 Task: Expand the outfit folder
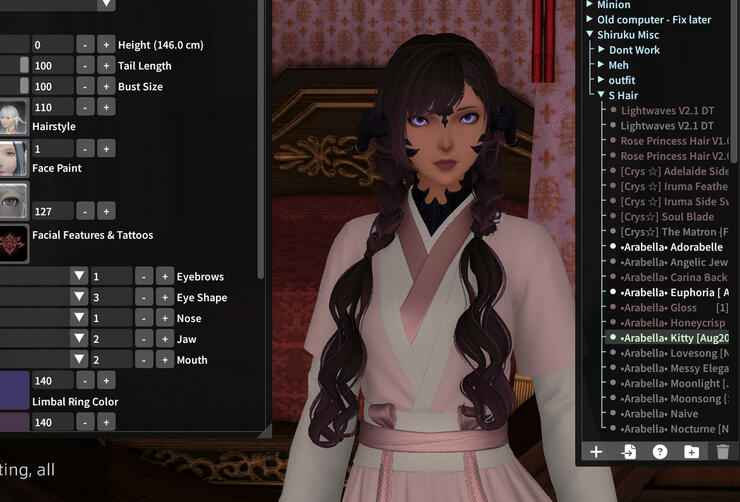602,80
